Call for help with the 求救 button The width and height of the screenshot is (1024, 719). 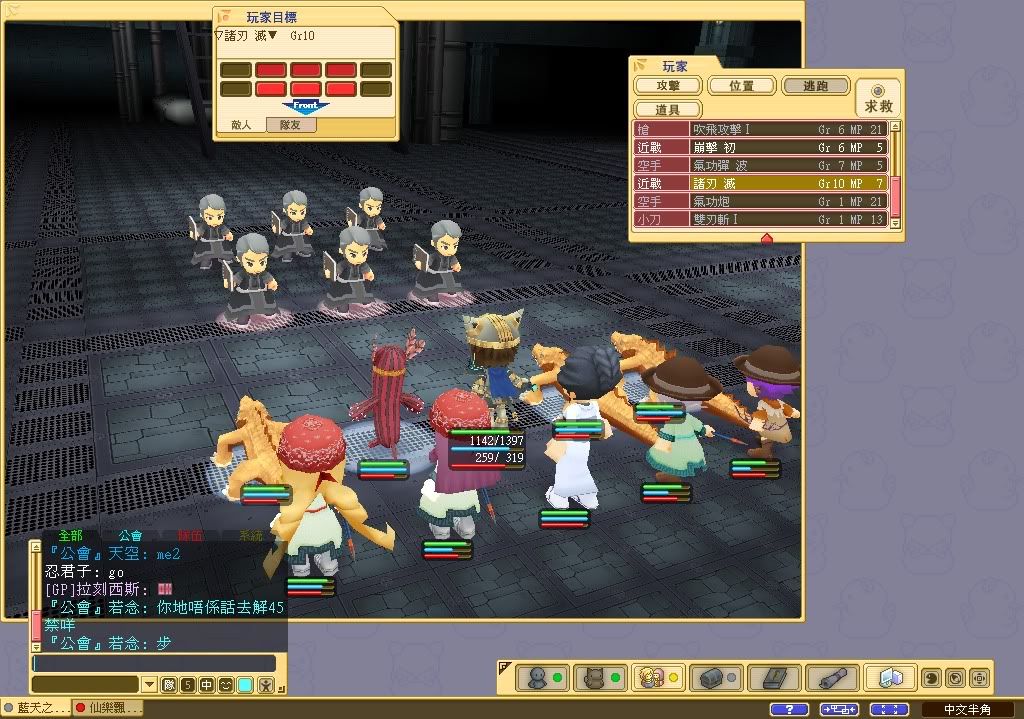pos(878,98)
